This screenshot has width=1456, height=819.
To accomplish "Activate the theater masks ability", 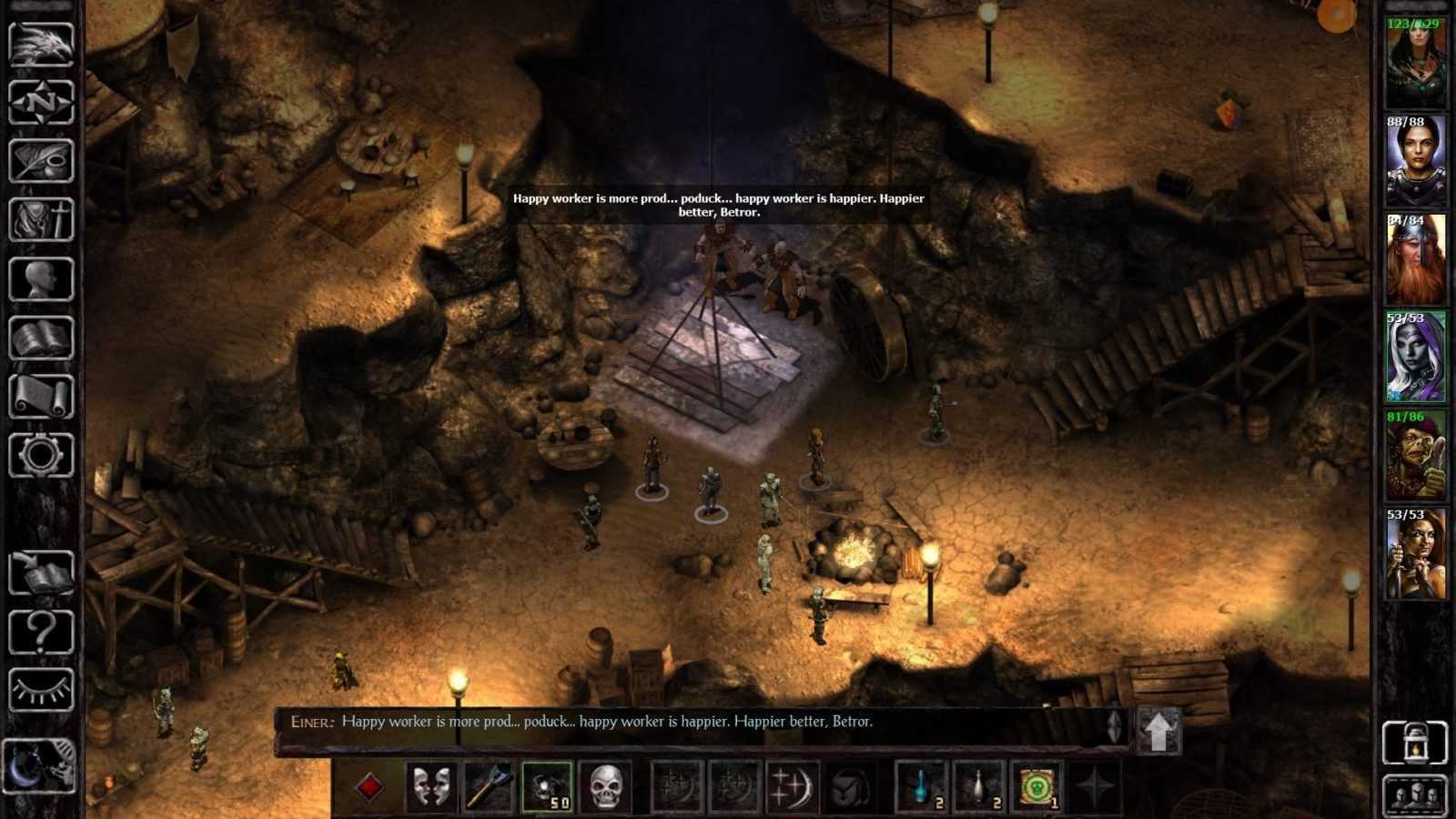I will 430,786.
